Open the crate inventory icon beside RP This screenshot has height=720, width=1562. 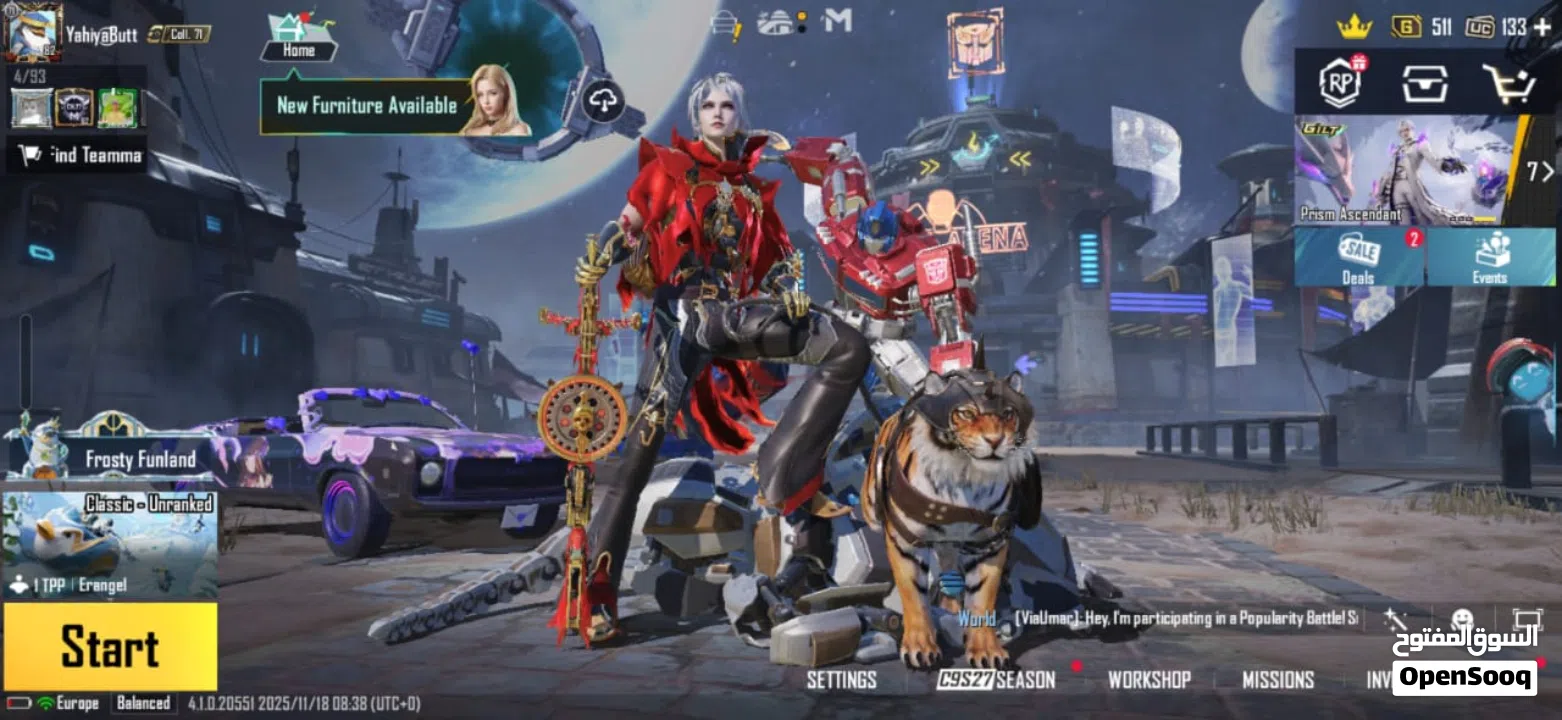[x=1424, y=84]
